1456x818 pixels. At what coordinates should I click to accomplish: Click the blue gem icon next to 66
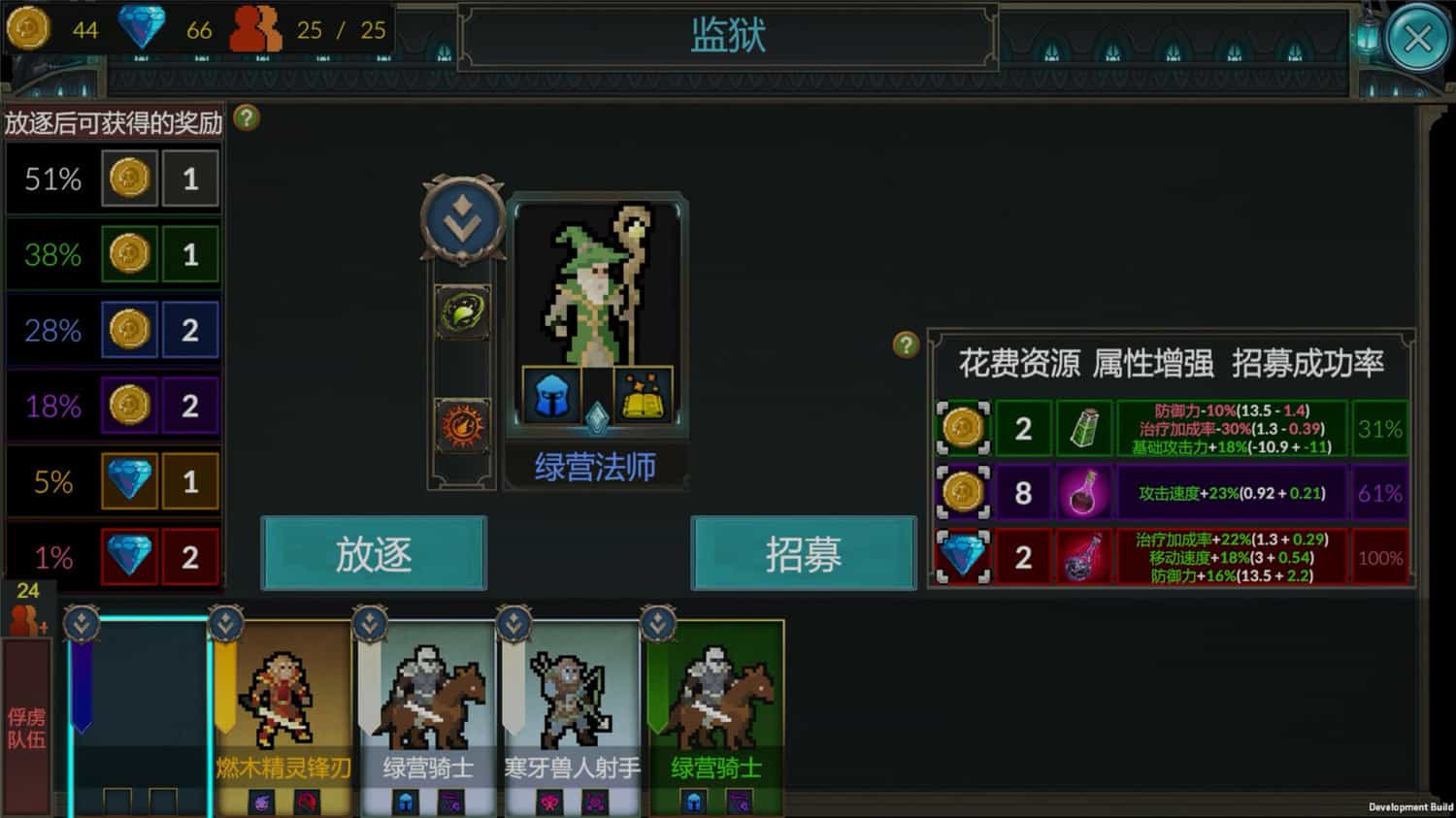click(142, 26)
